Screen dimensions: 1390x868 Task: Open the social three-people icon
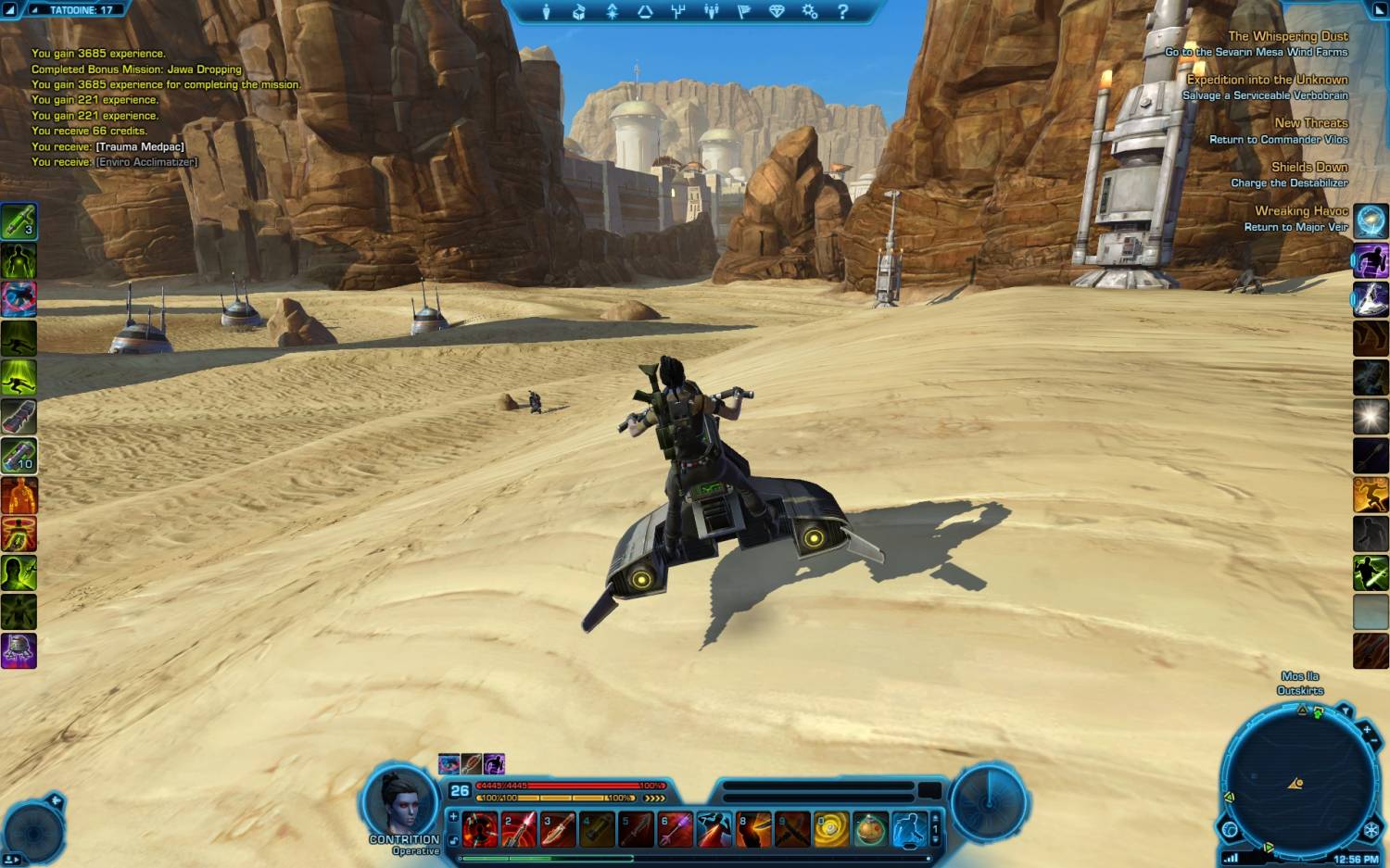pyautogui.click(x=711, y=12)
